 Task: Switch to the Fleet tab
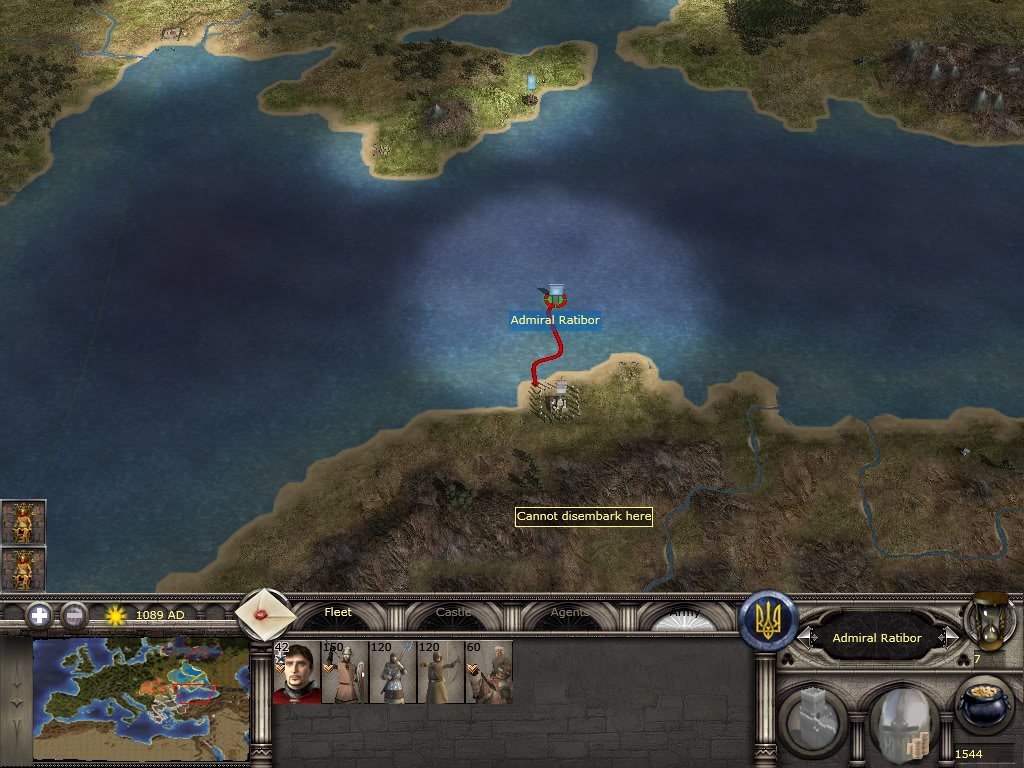338,613
